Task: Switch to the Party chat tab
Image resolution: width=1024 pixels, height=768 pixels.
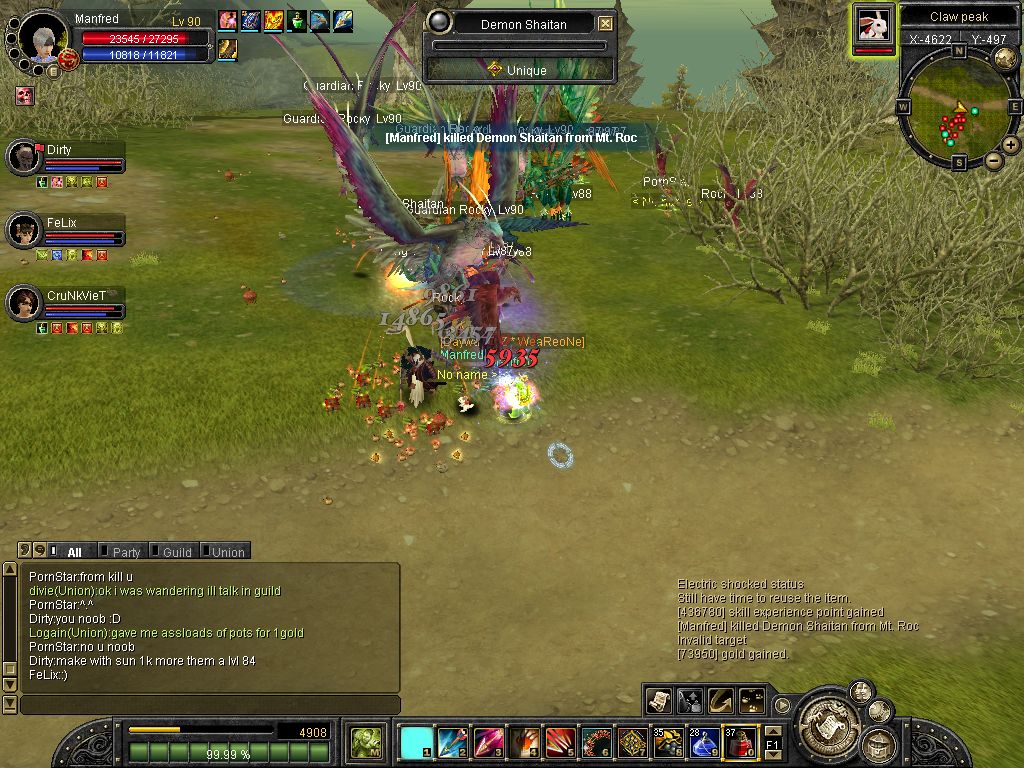Action: (125, 552)
